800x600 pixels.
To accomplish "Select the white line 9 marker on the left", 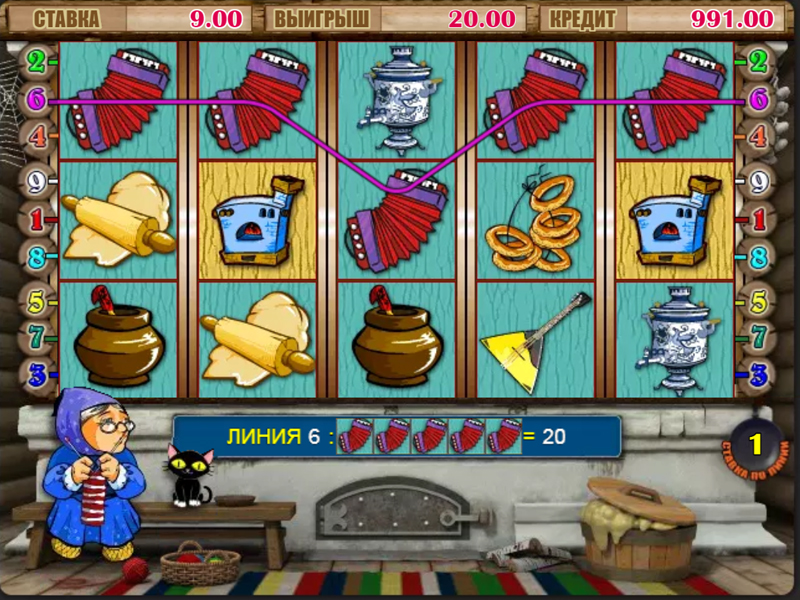I will pos(37,182).
